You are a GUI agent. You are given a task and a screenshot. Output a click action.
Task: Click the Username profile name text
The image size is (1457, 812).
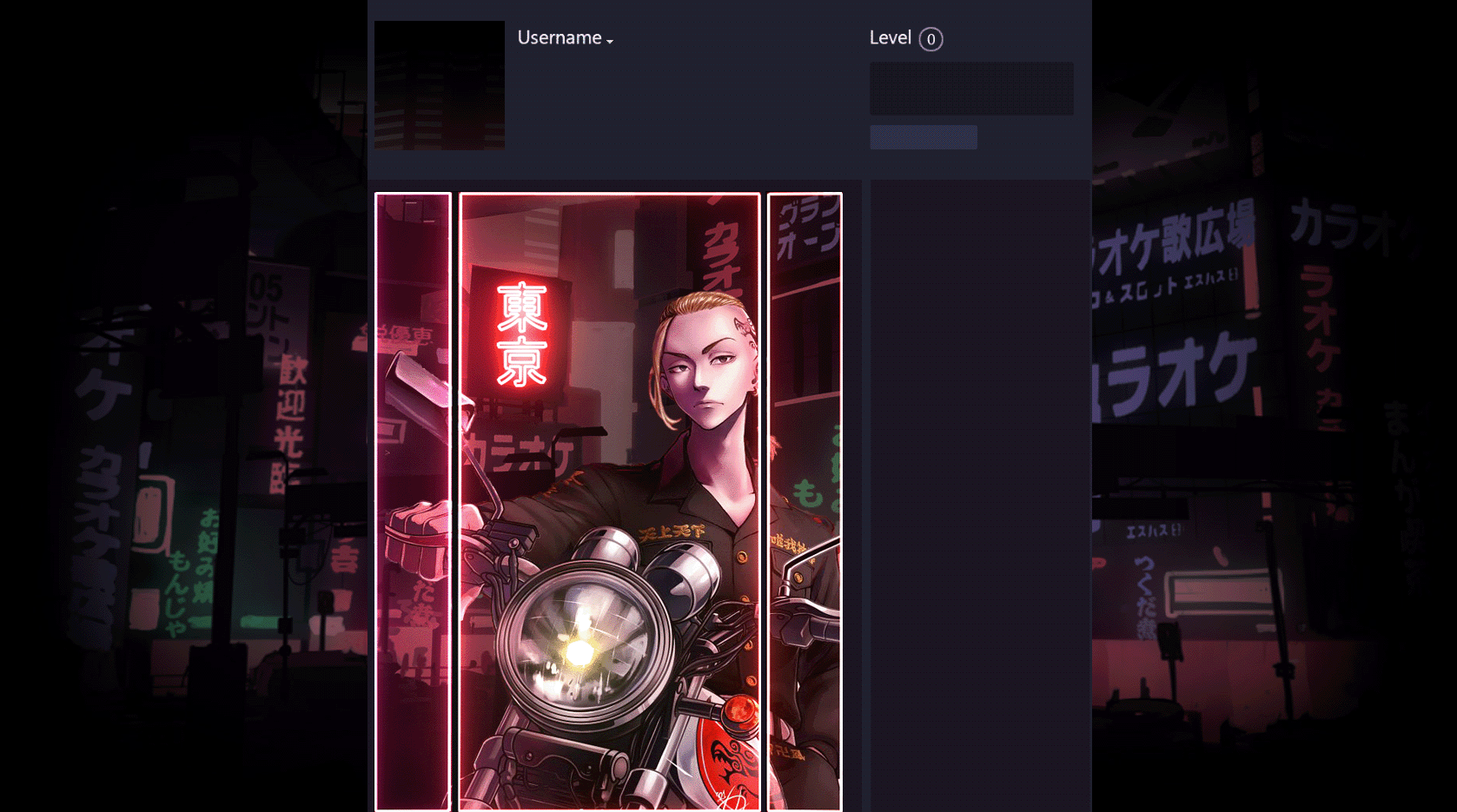pyautogui.click(x=559, y=37)
